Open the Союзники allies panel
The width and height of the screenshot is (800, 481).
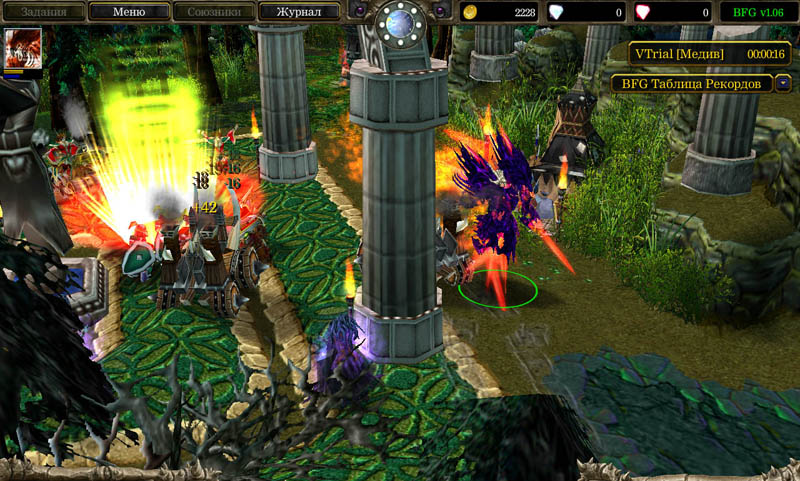(x=213, y=12)
